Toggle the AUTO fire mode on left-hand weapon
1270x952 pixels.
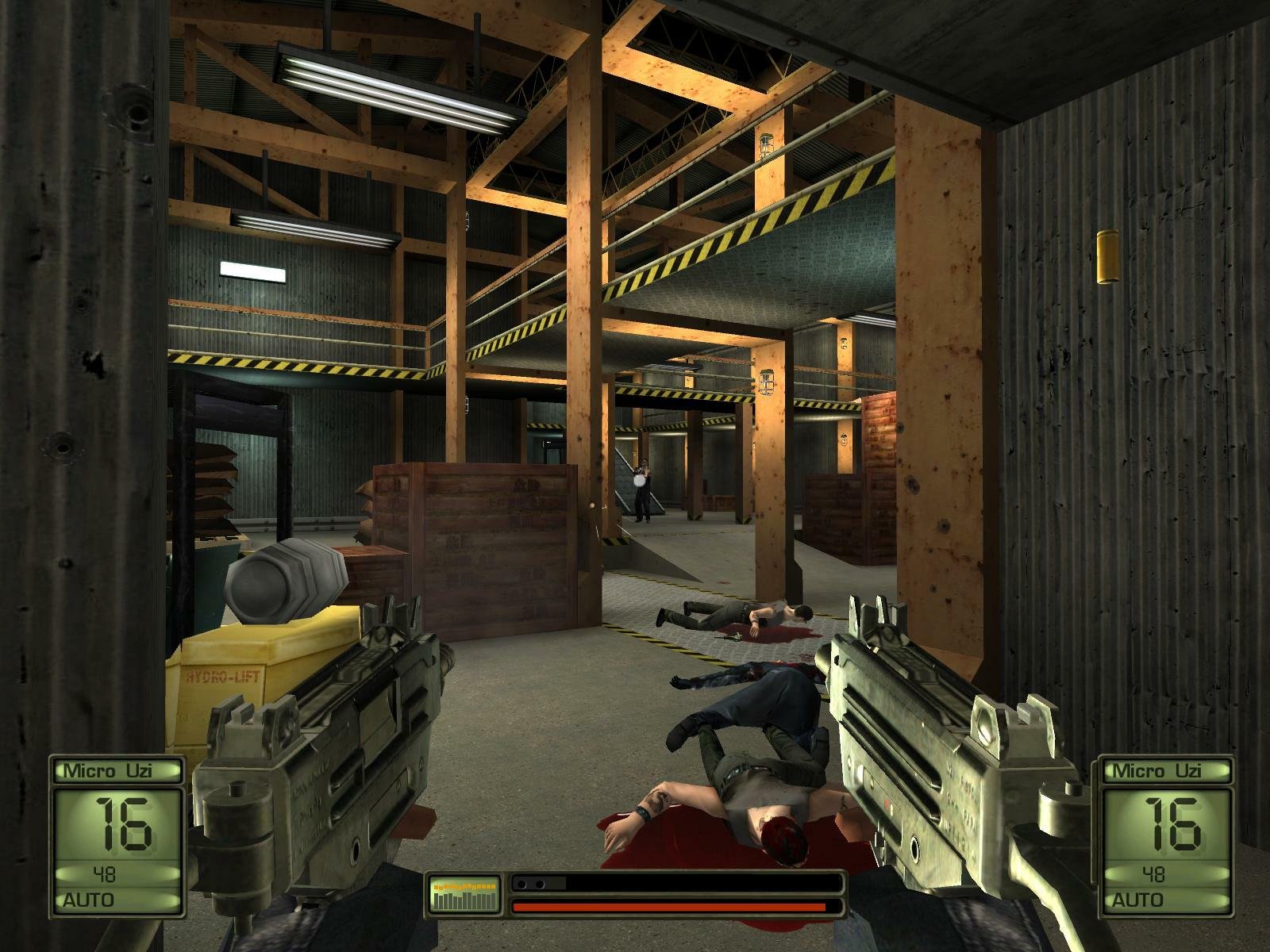coord(87,900)
